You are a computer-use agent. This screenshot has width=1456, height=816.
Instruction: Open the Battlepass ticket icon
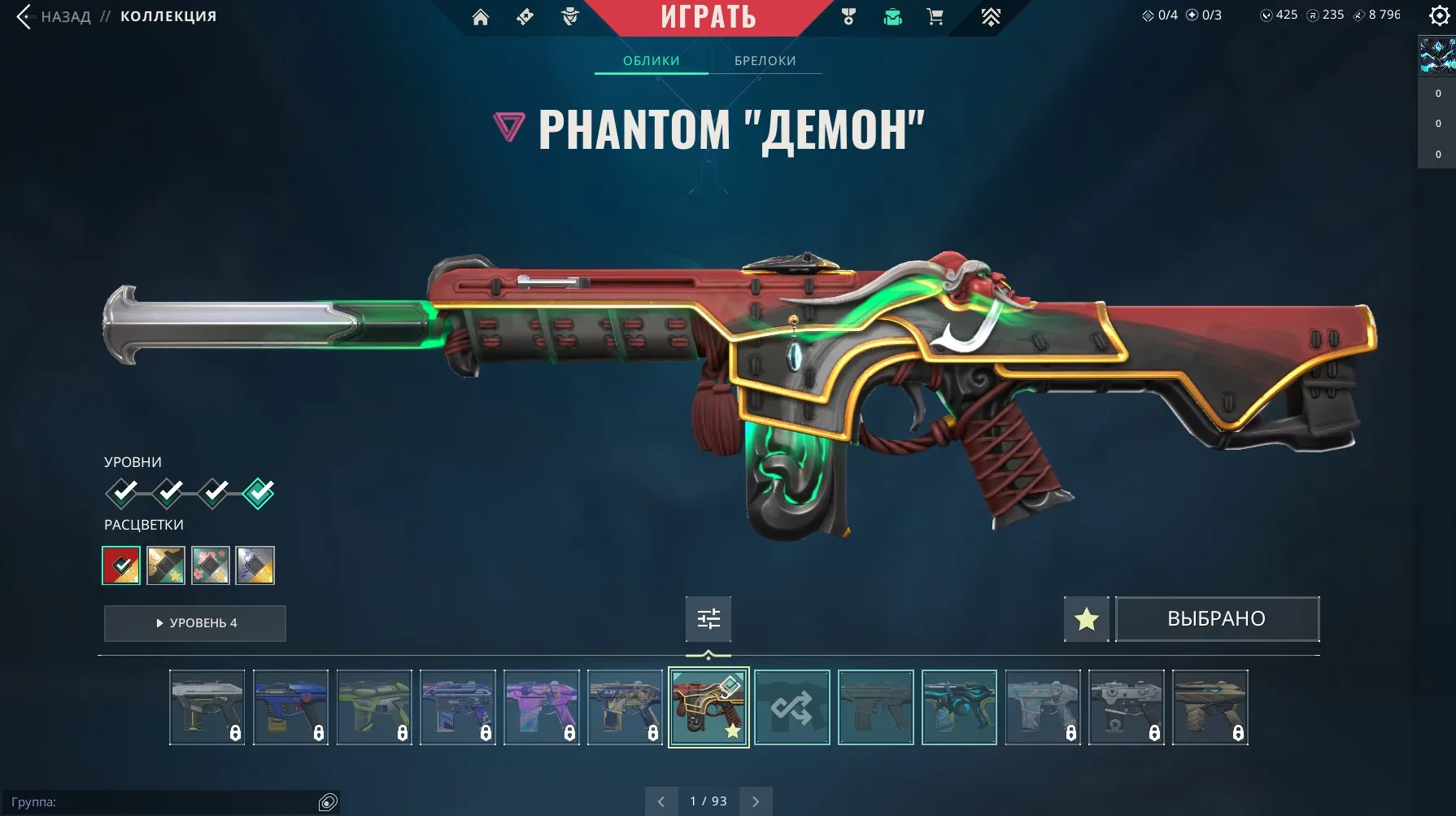[x=525, y=16]
